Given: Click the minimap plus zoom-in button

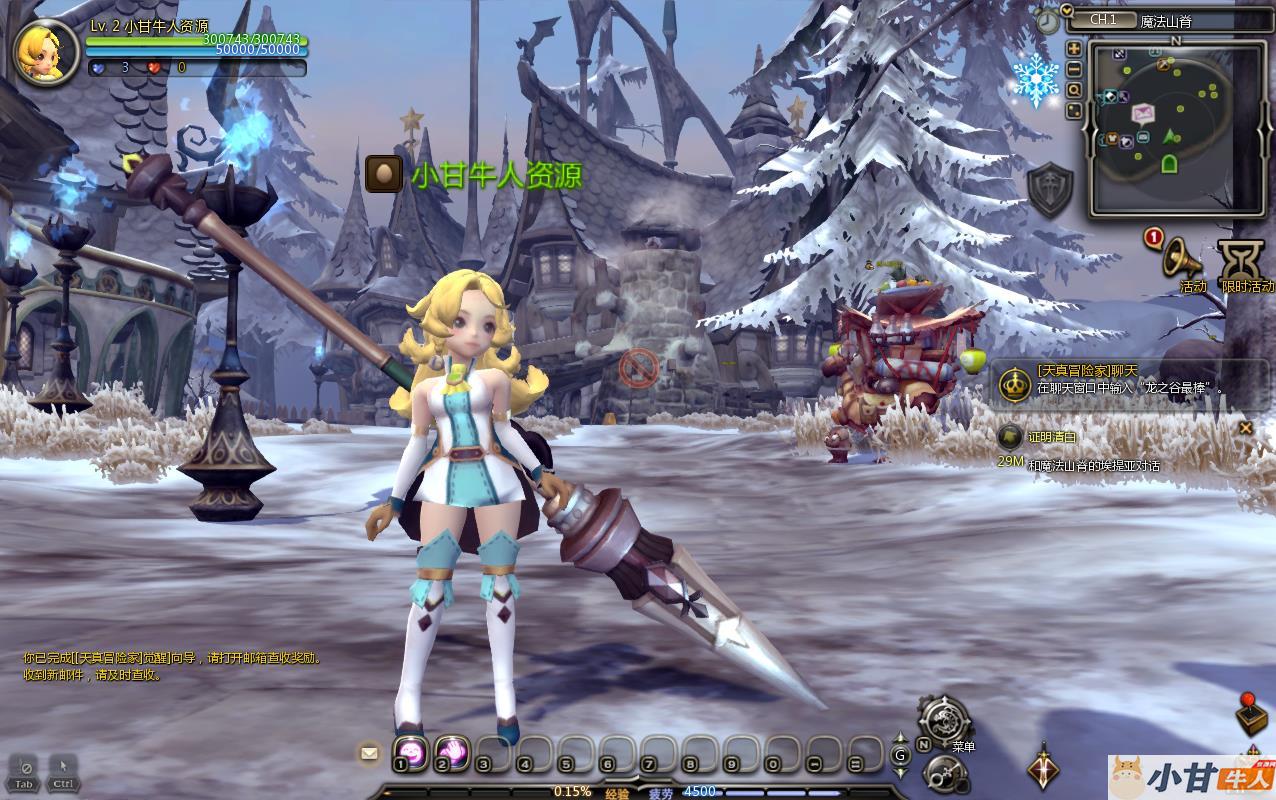Looking at the screenshot, I should pos(1074,48).
